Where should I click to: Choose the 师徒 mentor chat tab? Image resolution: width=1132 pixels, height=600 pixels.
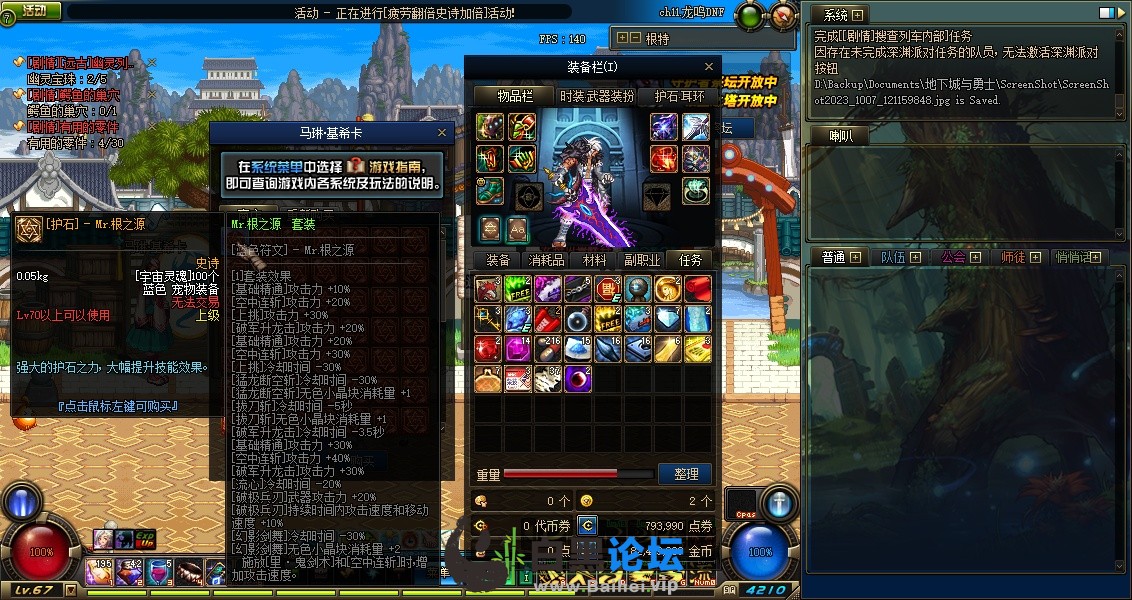click(x=1013, y=257)
